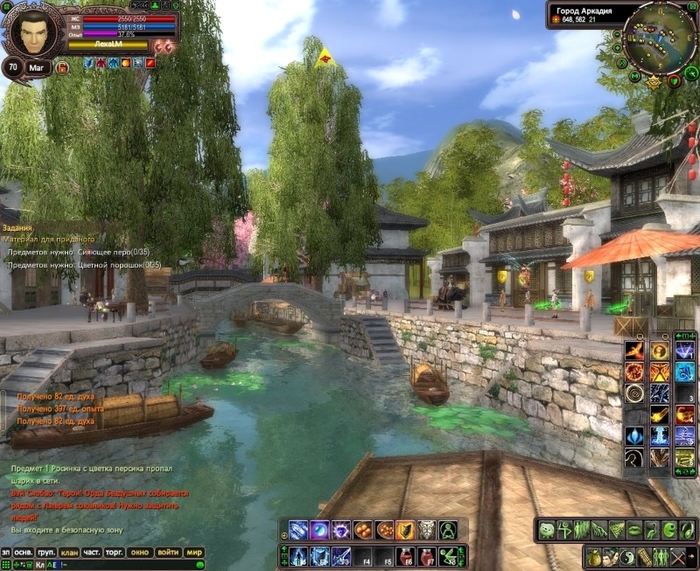Select the осн. chat channel tab
This screenshot has height=571, width=700.
25,552
